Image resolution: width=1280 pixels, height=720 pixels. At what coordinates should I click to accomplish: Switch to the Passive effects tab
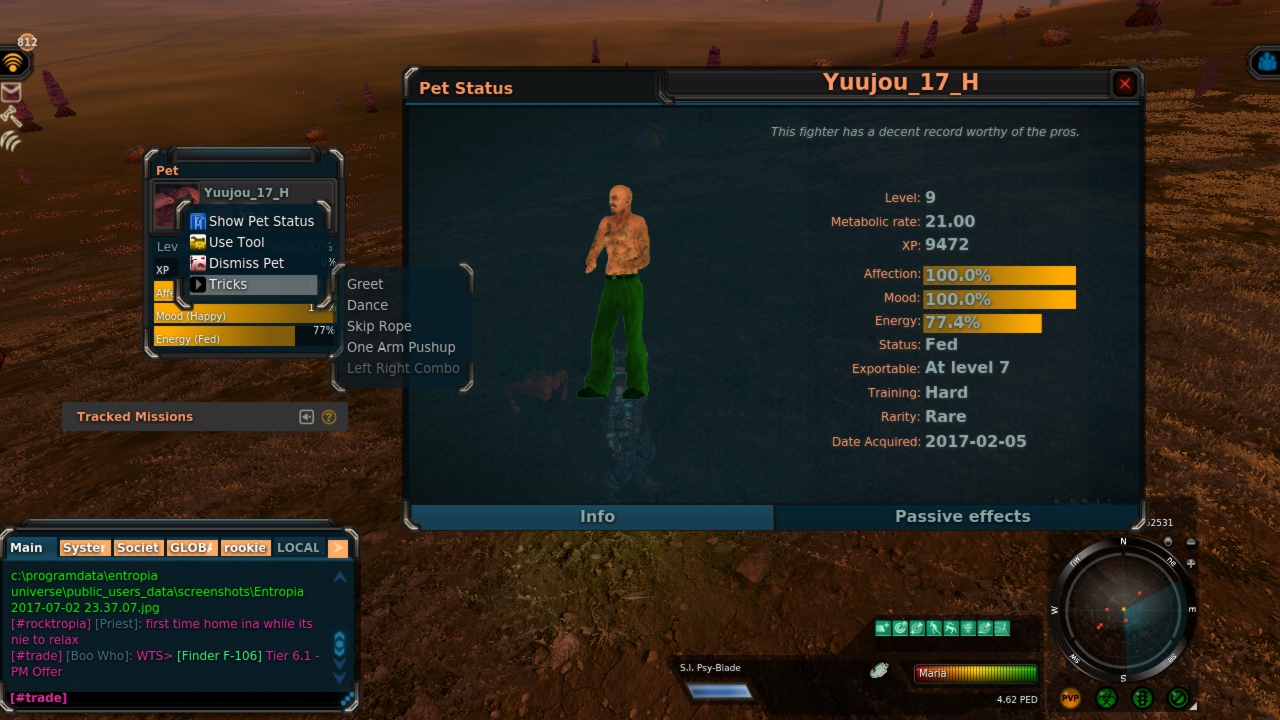click(x=961, y=516)
